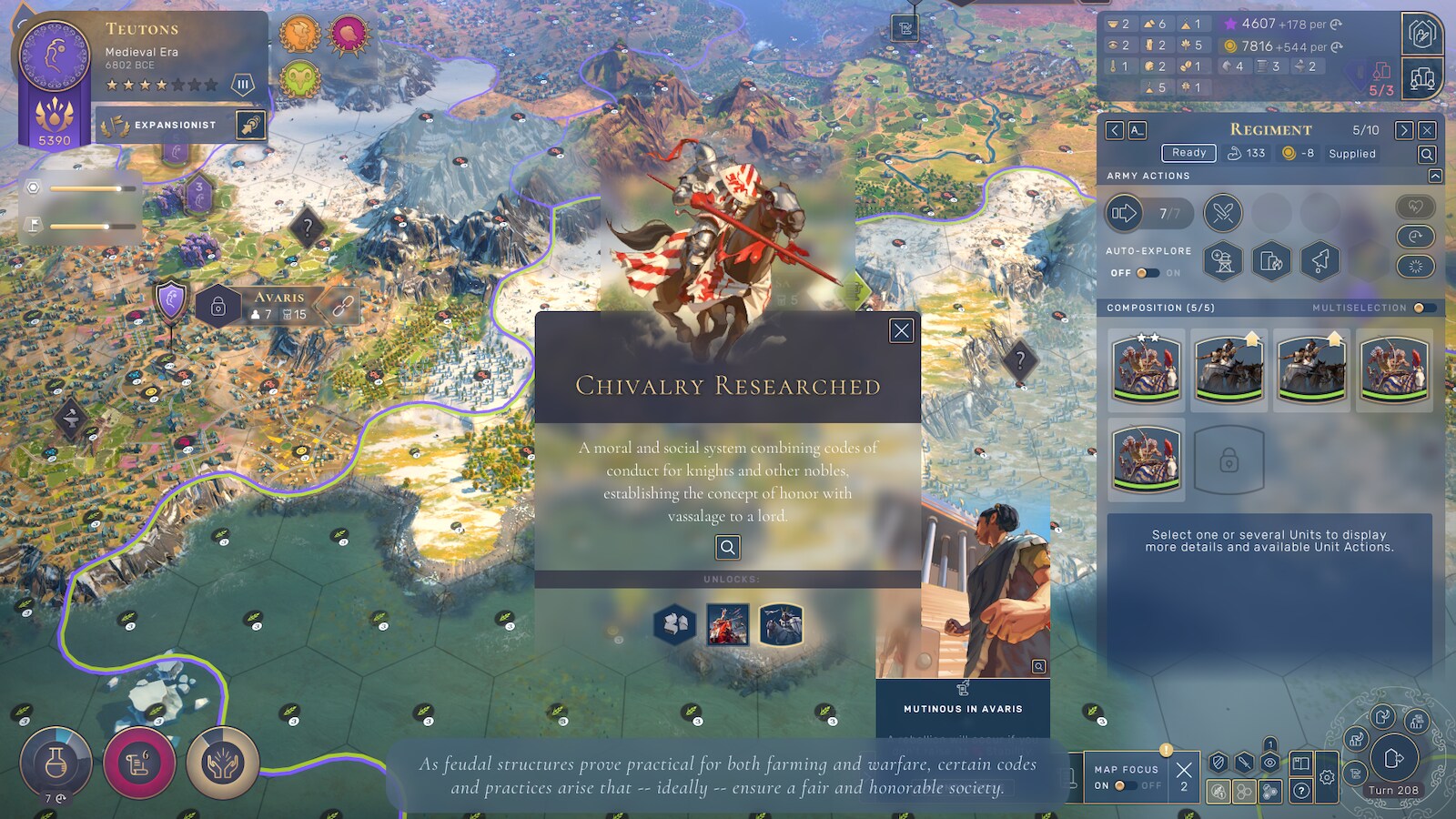Image resolution: width=1456 pixels, height=819 pixels.
Task: Close the Chivalry Researched popup
Action: tap(901, 330)
